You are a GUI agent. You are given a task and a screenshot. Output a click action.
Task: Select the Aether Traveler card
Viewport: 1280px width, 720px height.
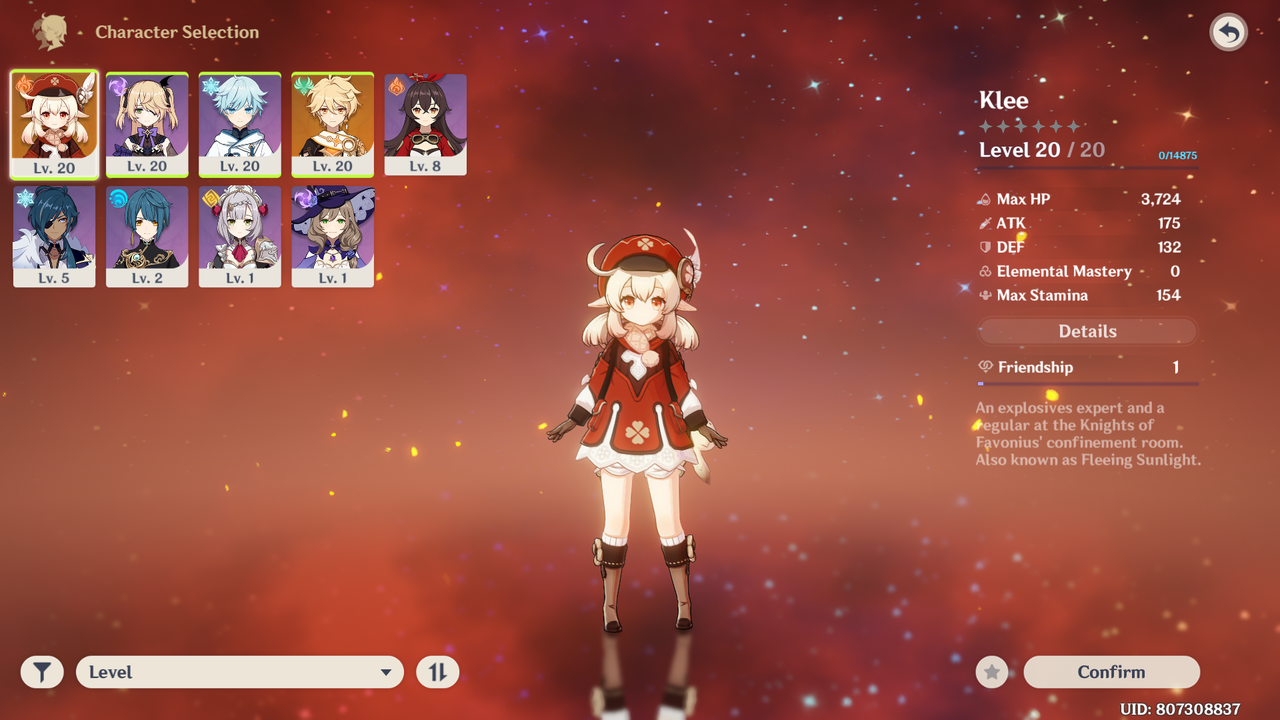click(333, 124)
